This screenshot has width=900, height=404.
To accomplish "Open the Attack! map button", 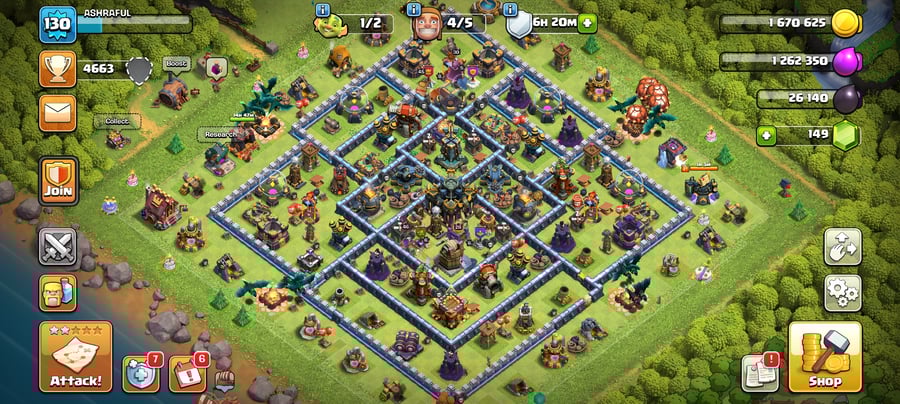I will click(x=75, y=356).
